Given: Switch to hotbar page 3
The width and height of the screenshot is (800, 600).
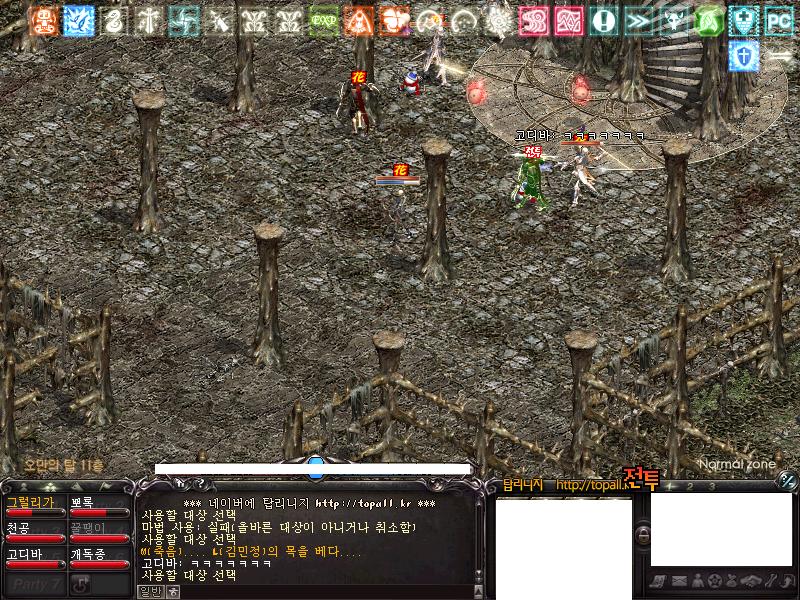Looking at the screenshot, I should click(x=712, y=486).
